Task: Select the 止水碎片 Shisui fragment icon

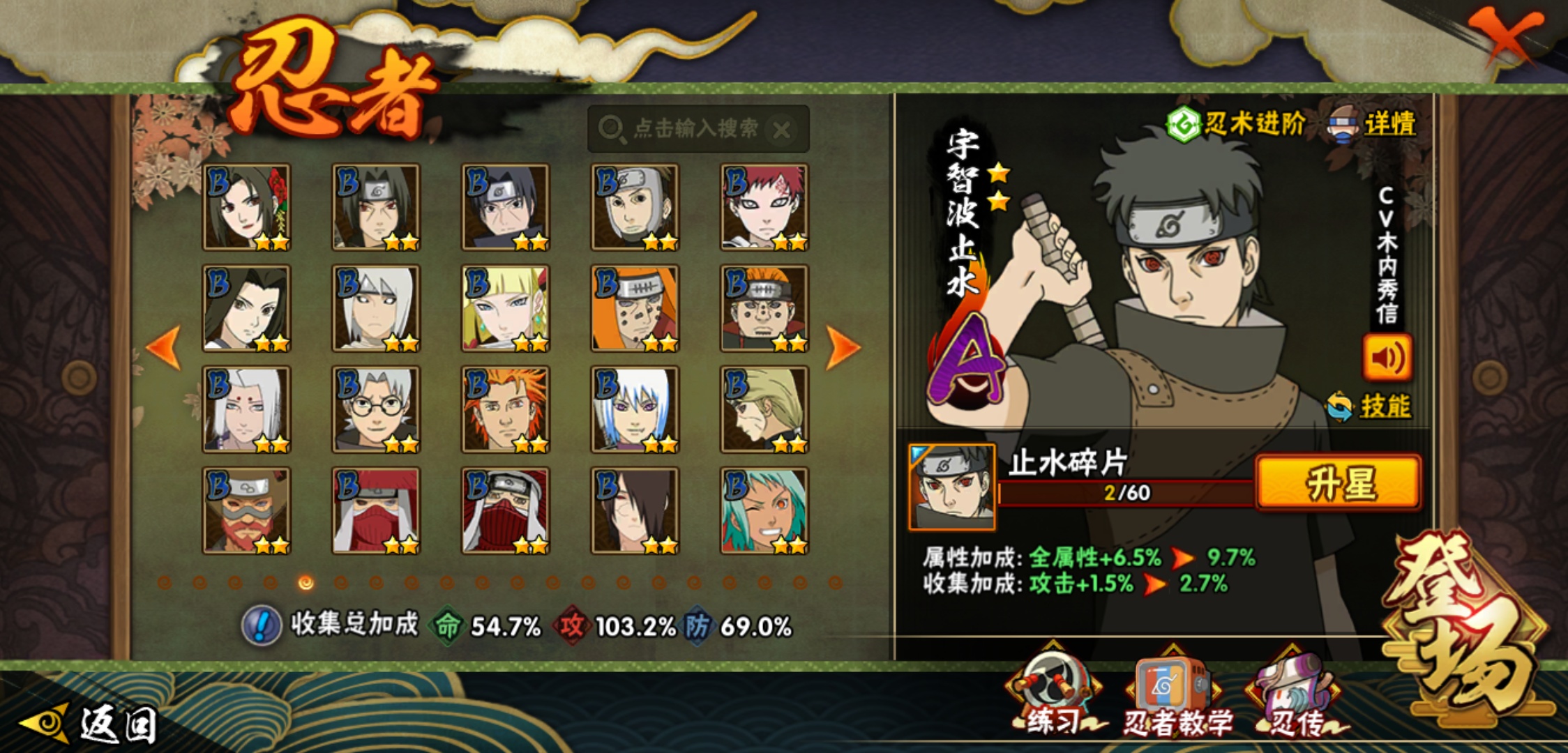Action: tap(952, 487)
